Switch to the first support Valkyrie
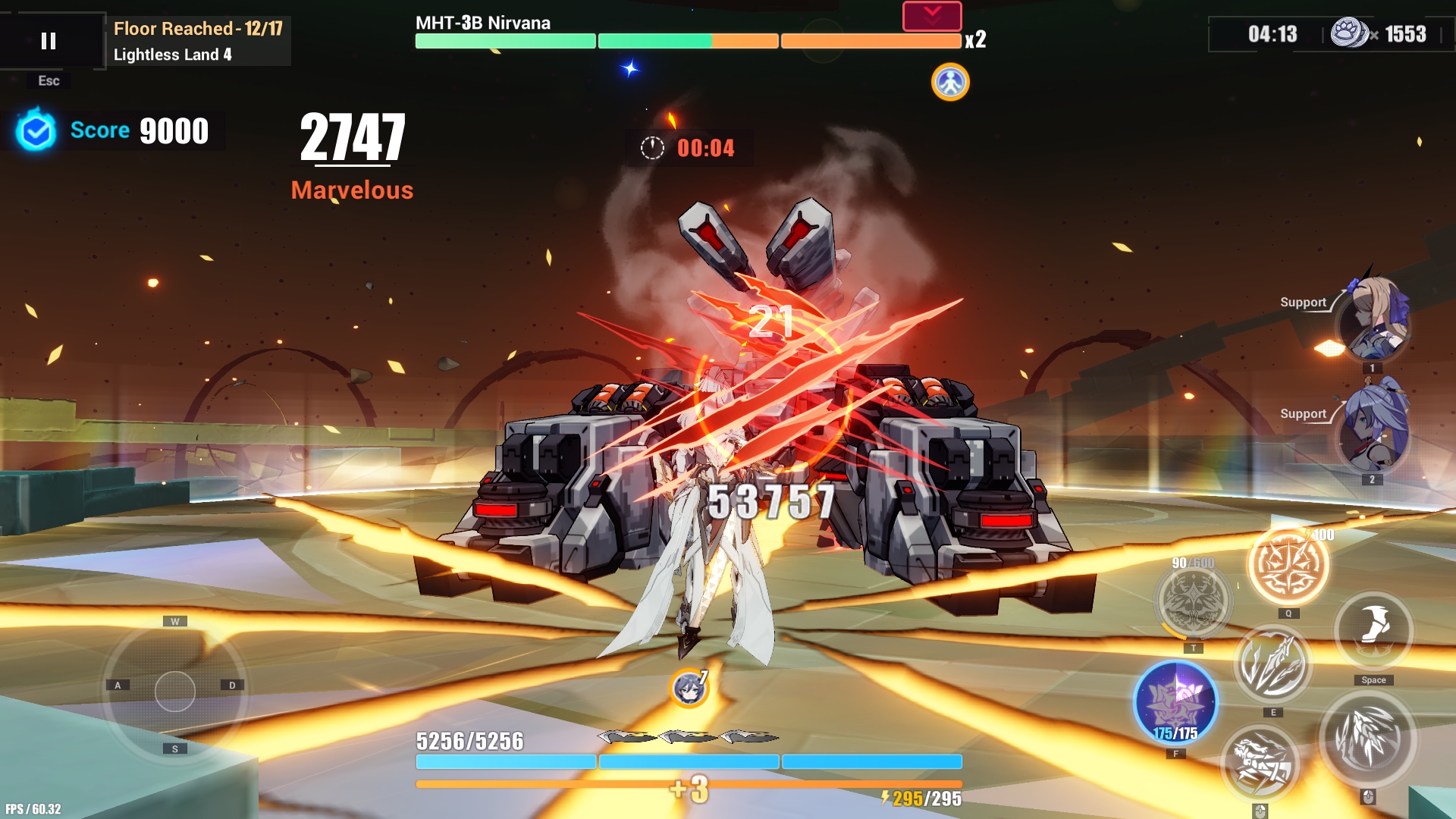The width and height of the screenshot is (1456, 819). (1373, 322)
